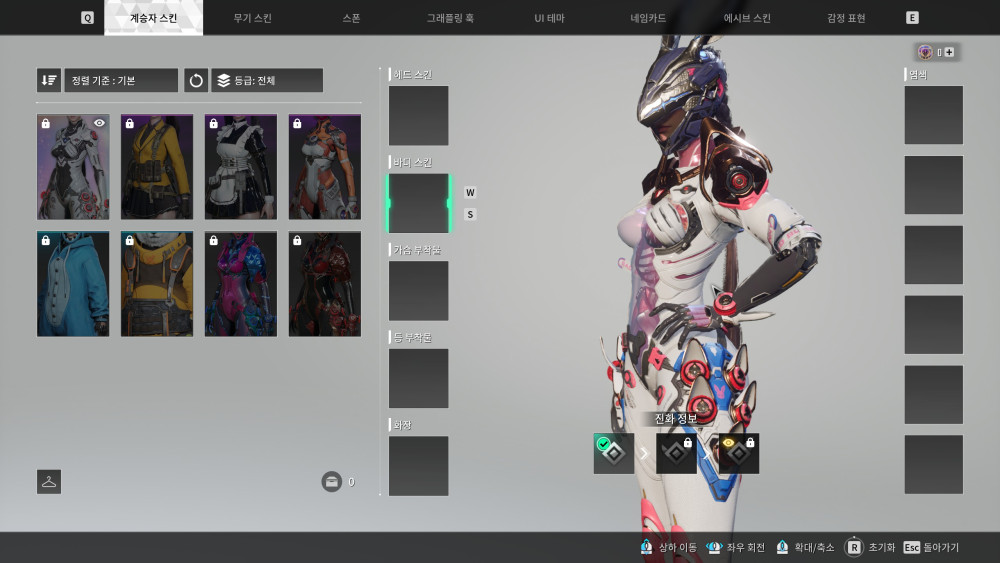Switch to the 에시브 스킨 tab

[x=748, y=18]
